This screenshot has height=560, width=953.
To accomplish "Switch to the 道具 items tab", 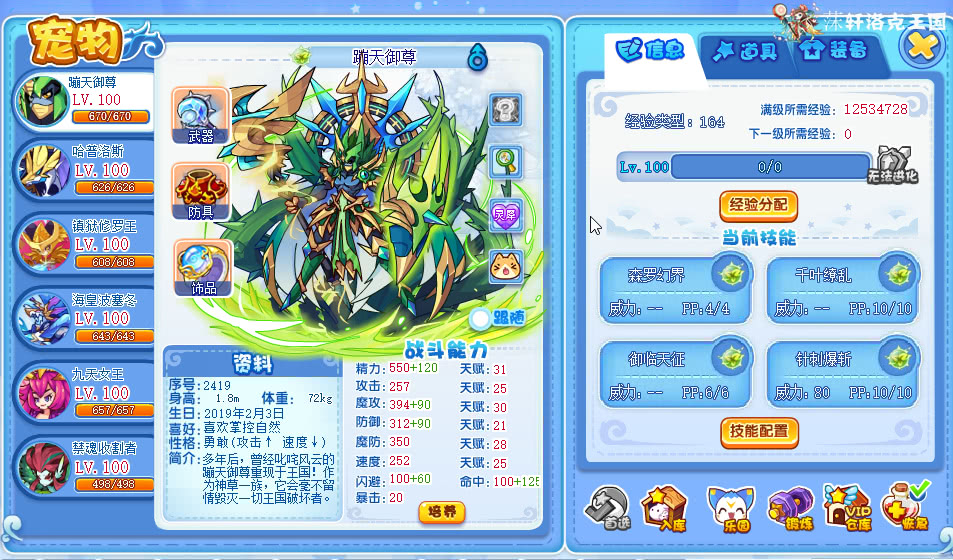I will click(x=743, y=51).
